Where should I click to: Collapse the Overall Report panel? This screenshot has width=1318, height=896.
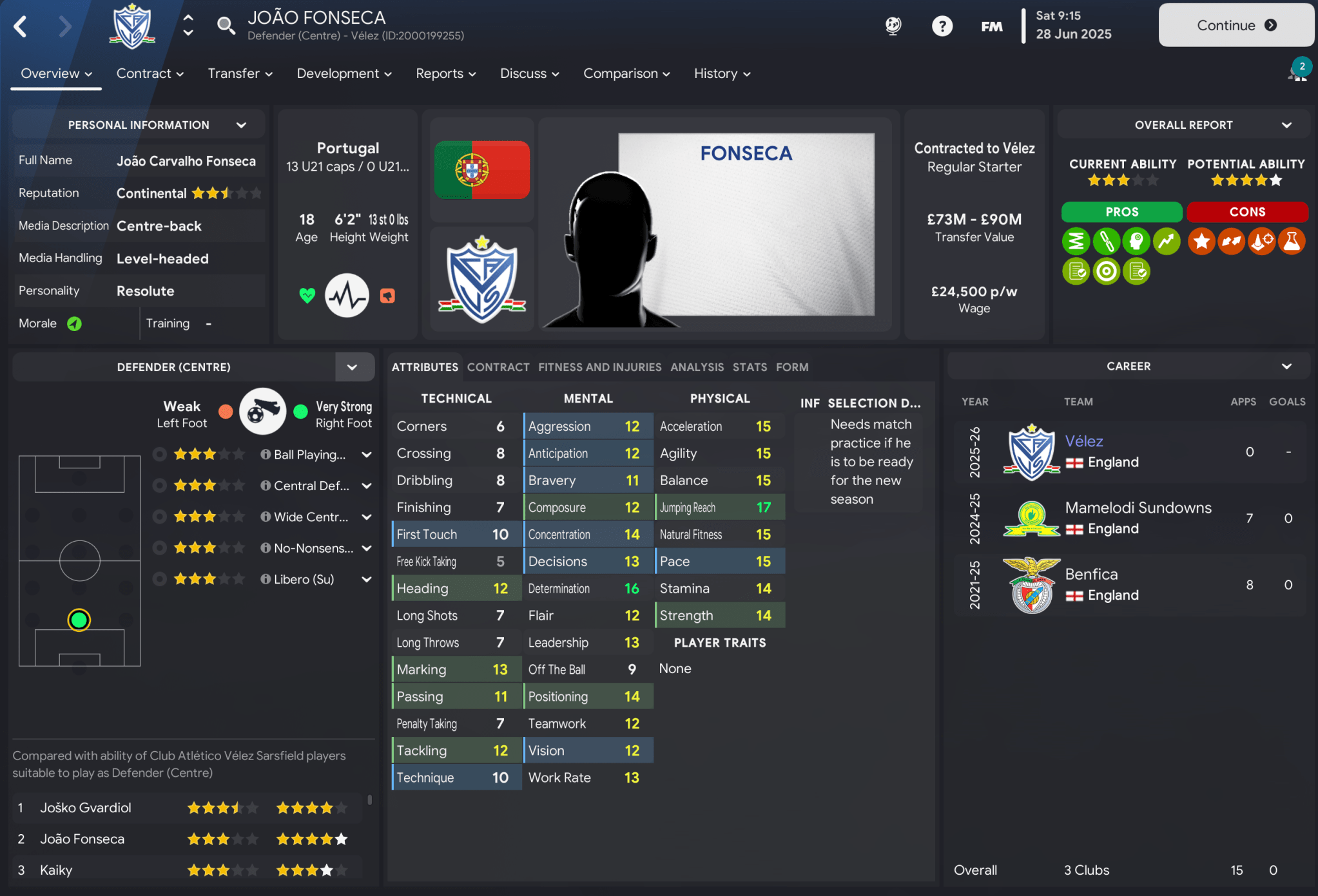point(1287,124)
